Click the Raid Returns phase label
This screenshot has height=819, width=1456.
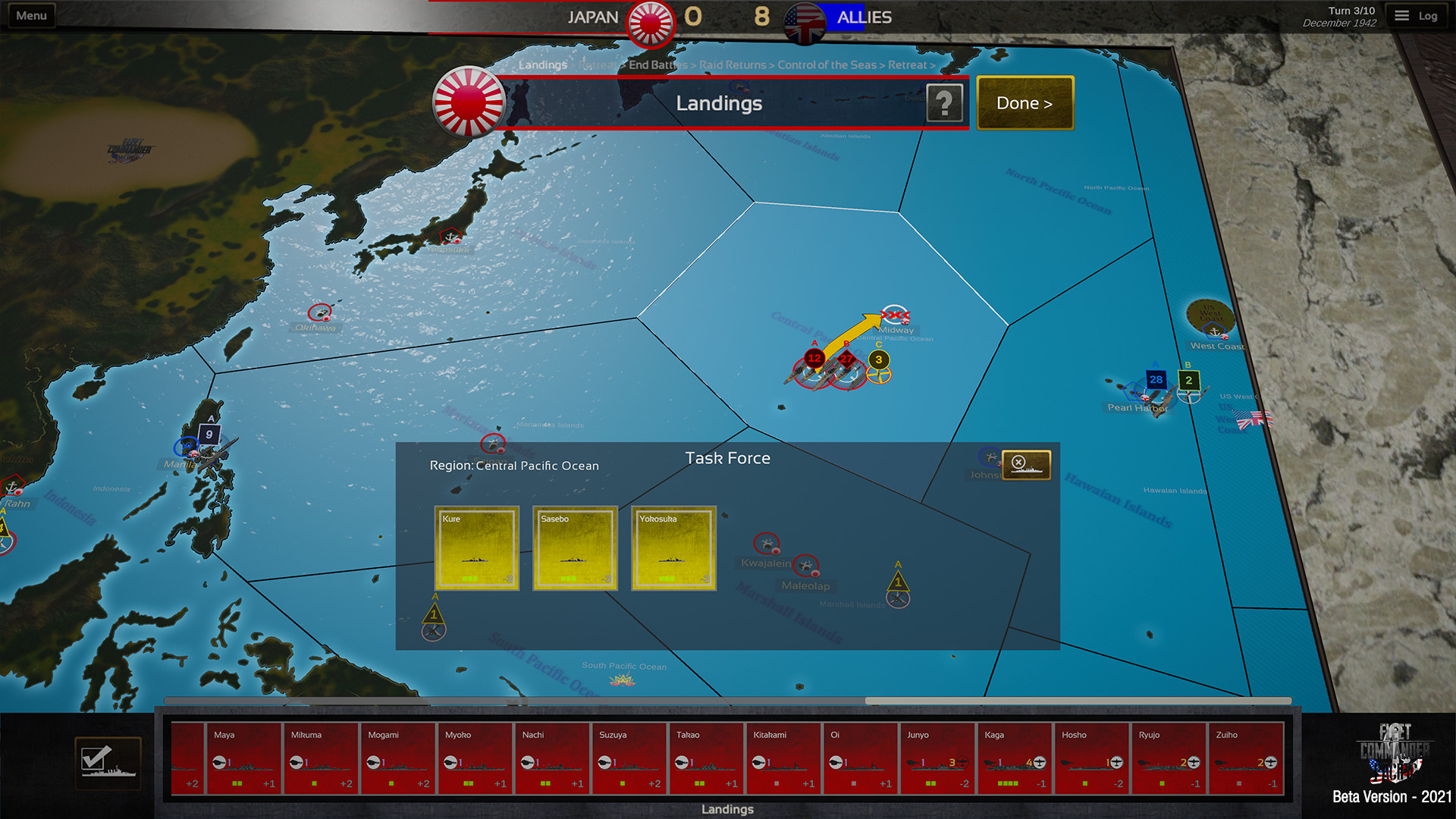point(732,65)
